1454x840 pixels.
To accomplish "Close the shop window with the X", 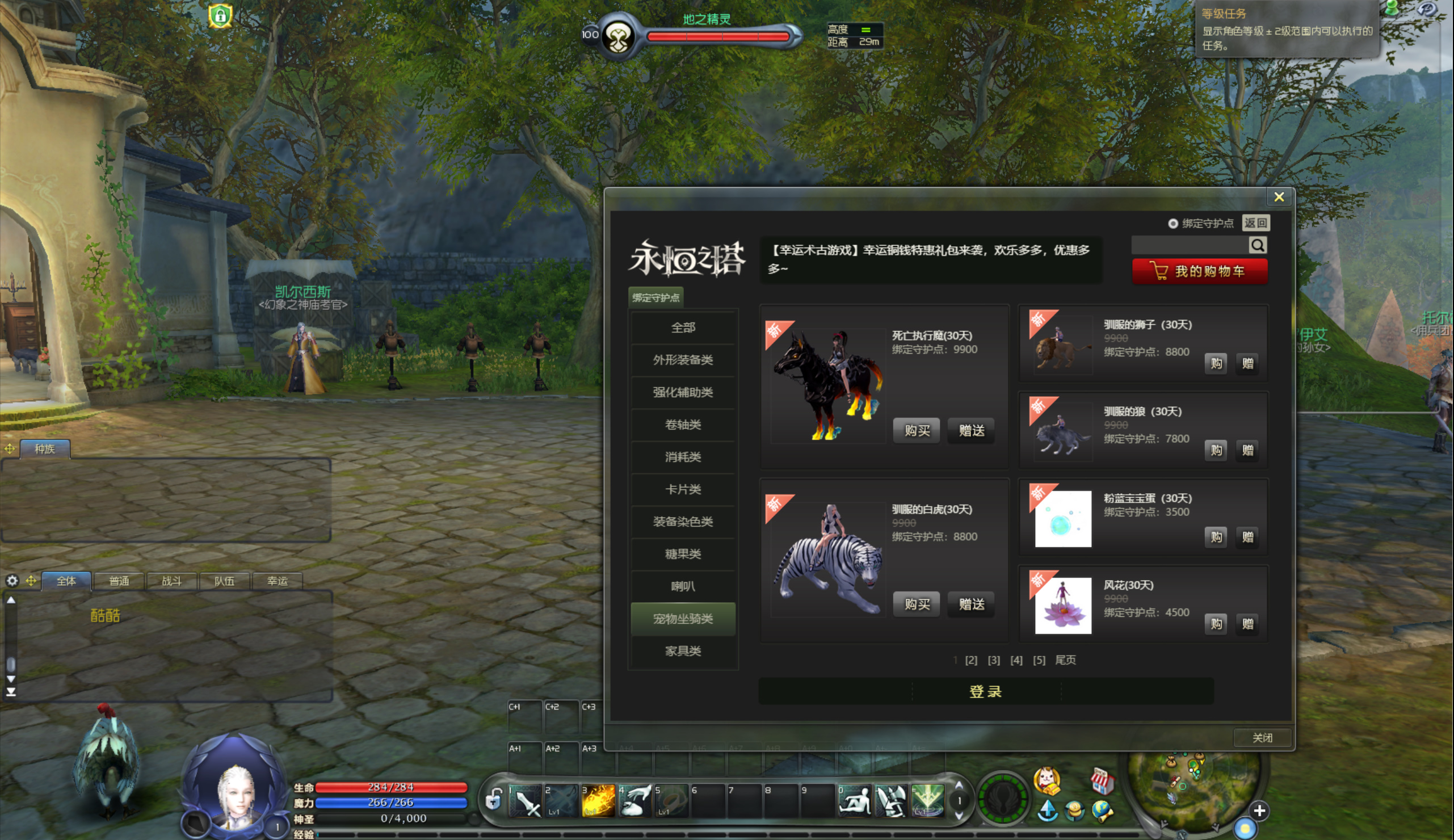I will (1278, 198).
